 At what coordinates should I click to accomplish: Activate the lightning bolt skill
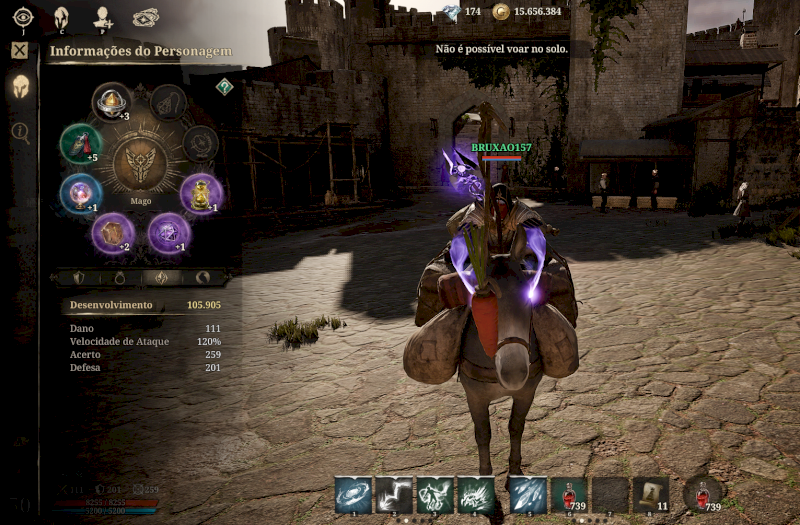point(394,495)
